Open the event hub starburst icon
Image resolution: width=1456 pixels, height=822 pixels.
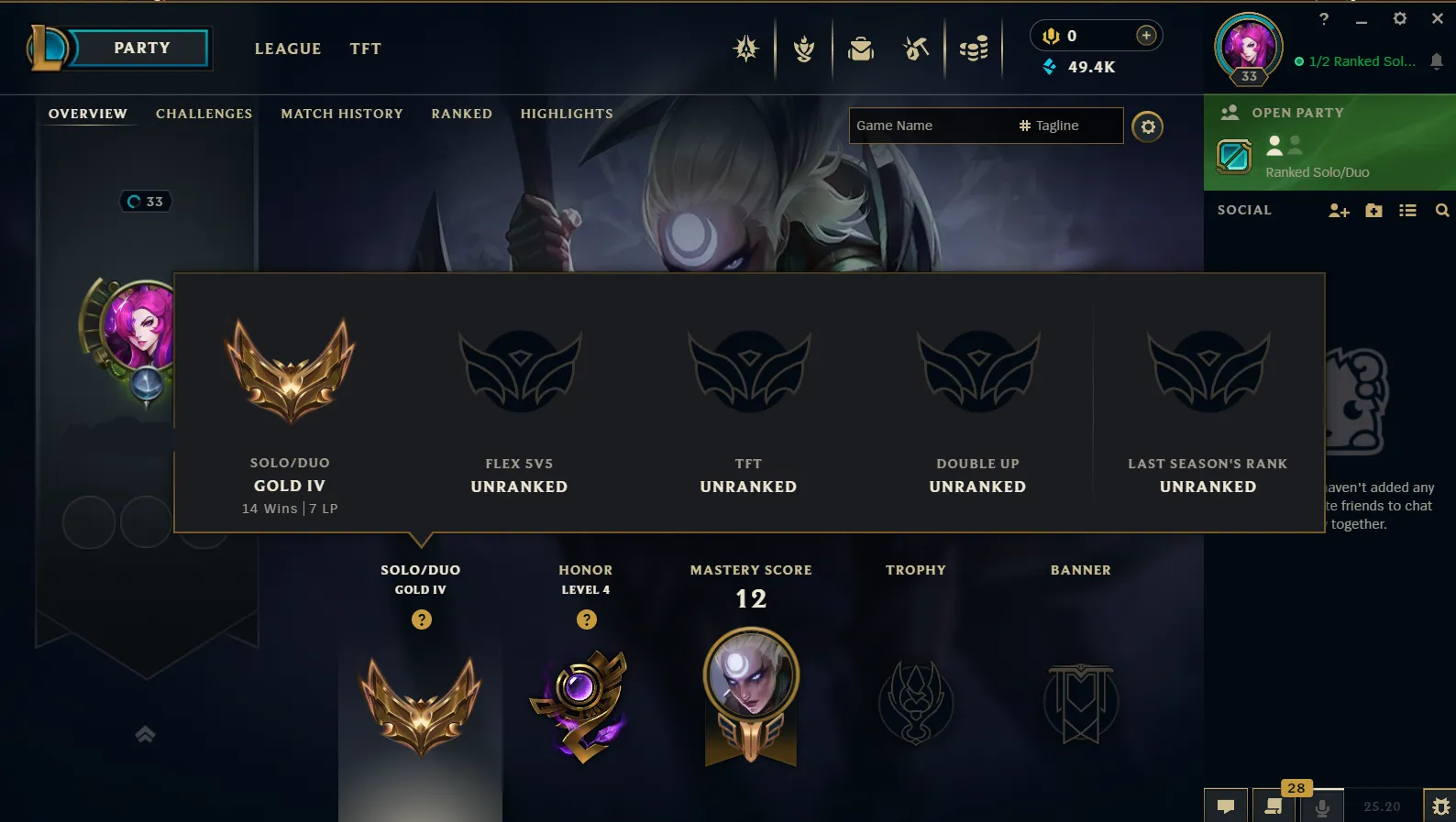(746, 47)
